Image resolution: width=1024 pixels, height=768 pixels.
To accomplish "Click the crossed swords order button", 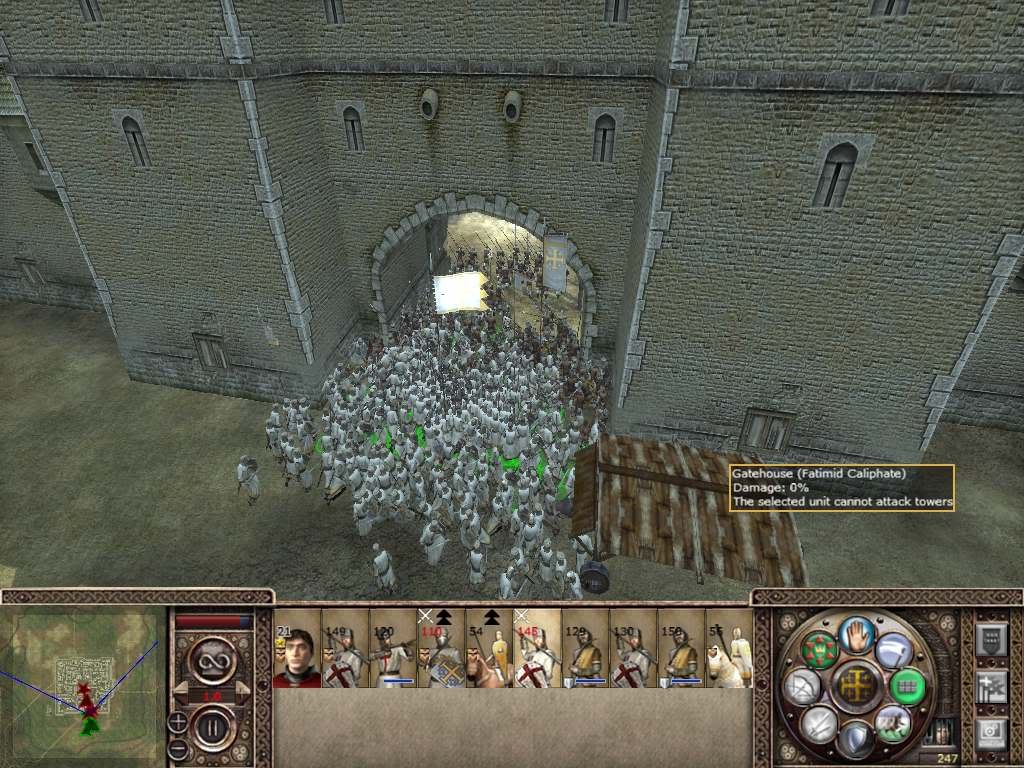I will click(819, 722).
